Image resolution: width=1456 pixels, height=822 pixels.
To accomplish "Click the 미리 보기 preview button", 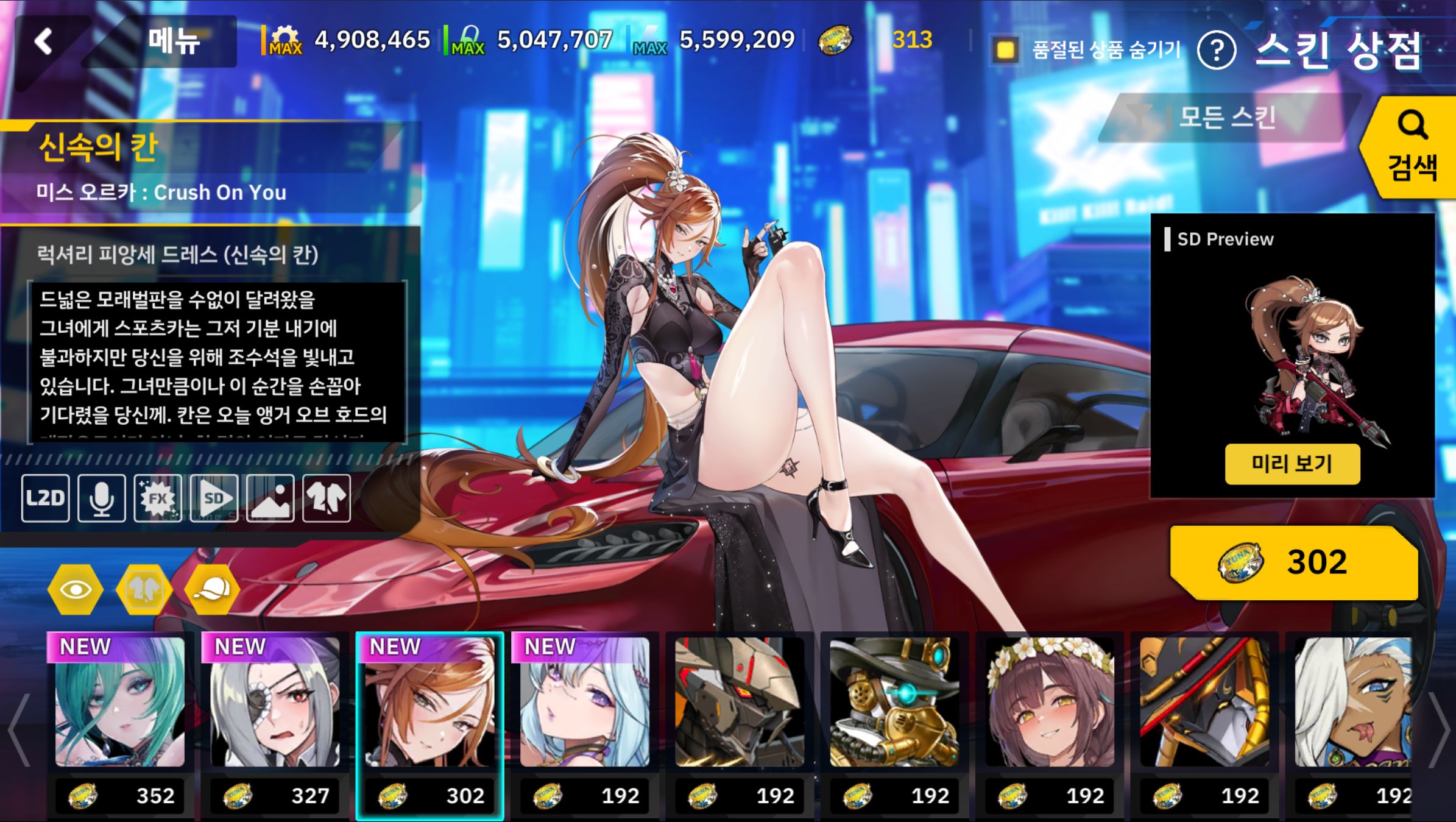I will pyautogui.click(x=1292, y=464).
